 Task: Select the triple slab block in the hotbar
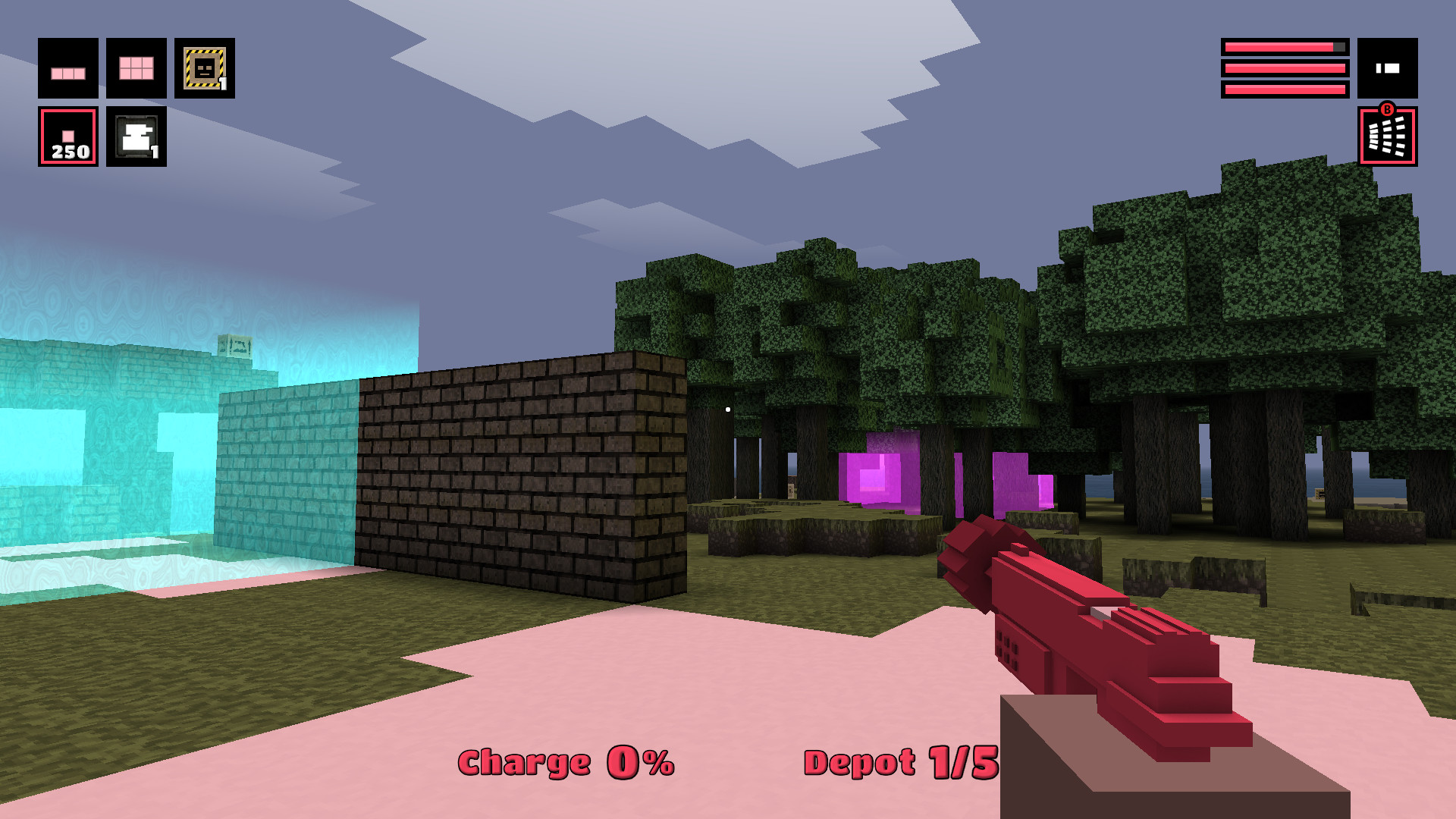(67, 68)
